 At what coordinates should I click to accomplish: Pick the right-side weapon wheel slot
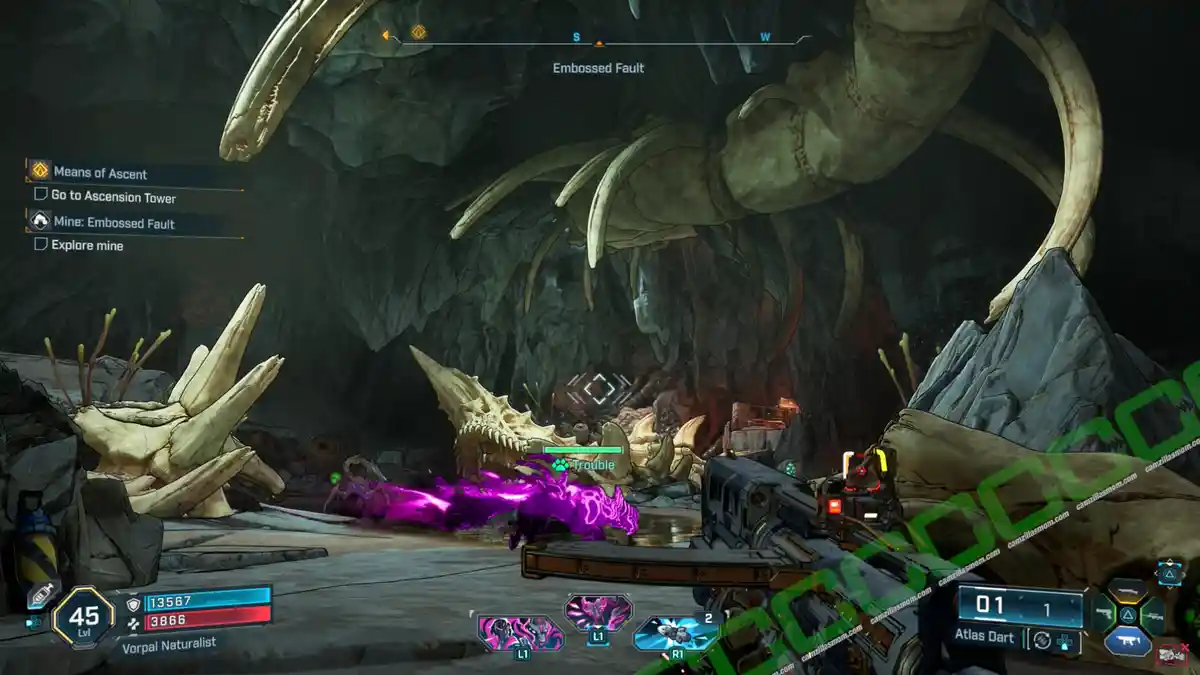coord(1153,615)
